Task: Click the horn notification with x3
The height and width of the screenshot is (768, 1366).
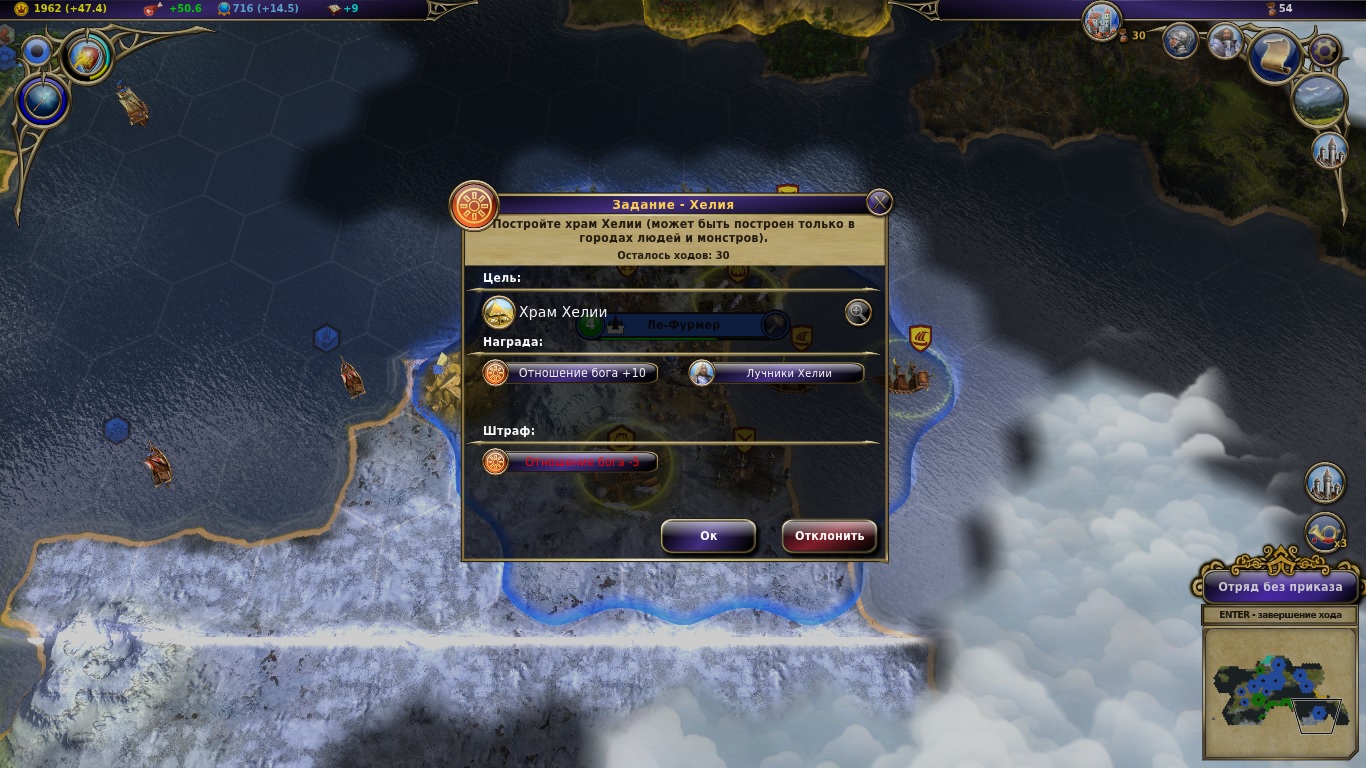Action: click(x=1326, y=533)
